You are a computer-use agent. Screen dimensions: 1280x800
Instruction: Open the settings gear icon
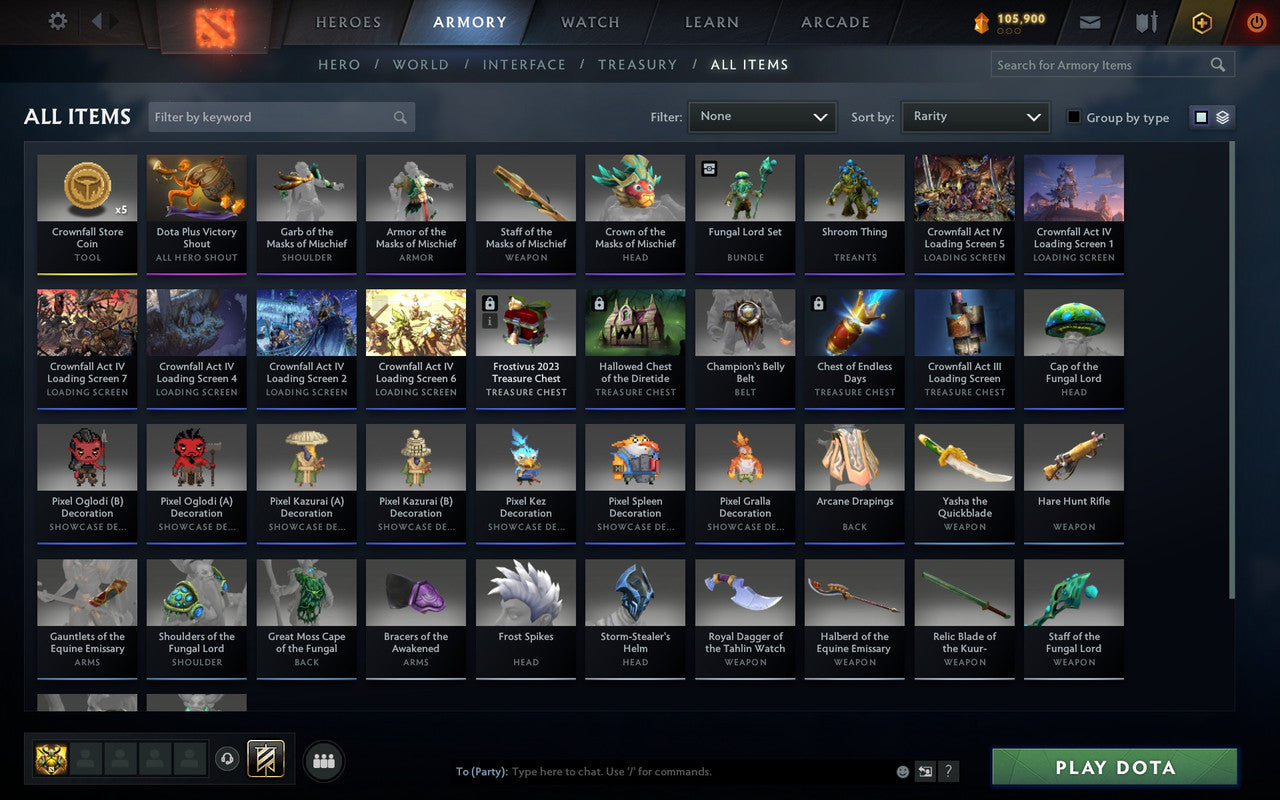pyautogui.click(x=57, y=21)
